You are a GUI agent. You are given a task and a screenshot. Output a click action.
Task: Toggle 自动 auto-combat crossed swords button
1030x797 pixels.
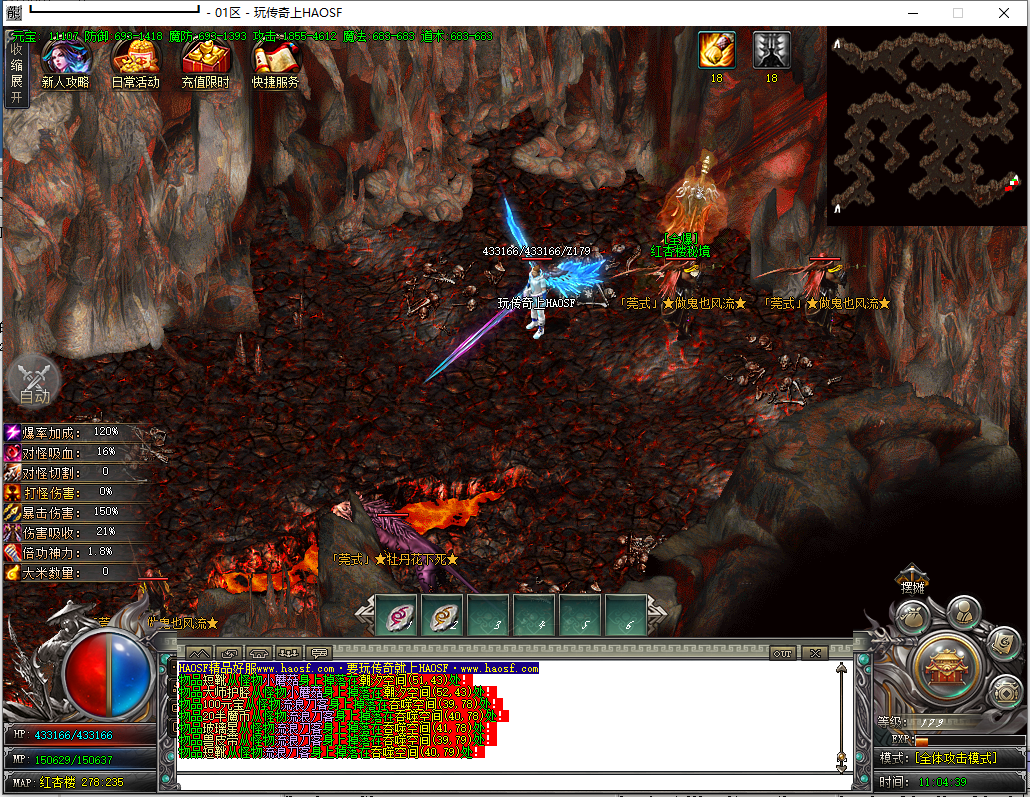[34, 380]
